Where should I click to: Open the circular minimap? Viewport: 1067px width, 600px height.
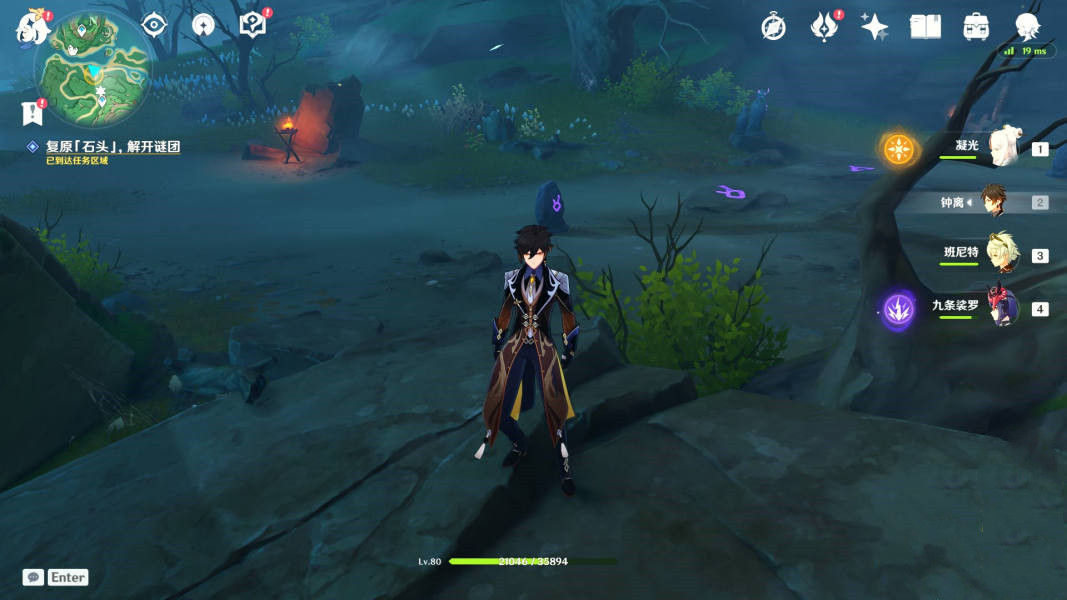pos(93,69)
